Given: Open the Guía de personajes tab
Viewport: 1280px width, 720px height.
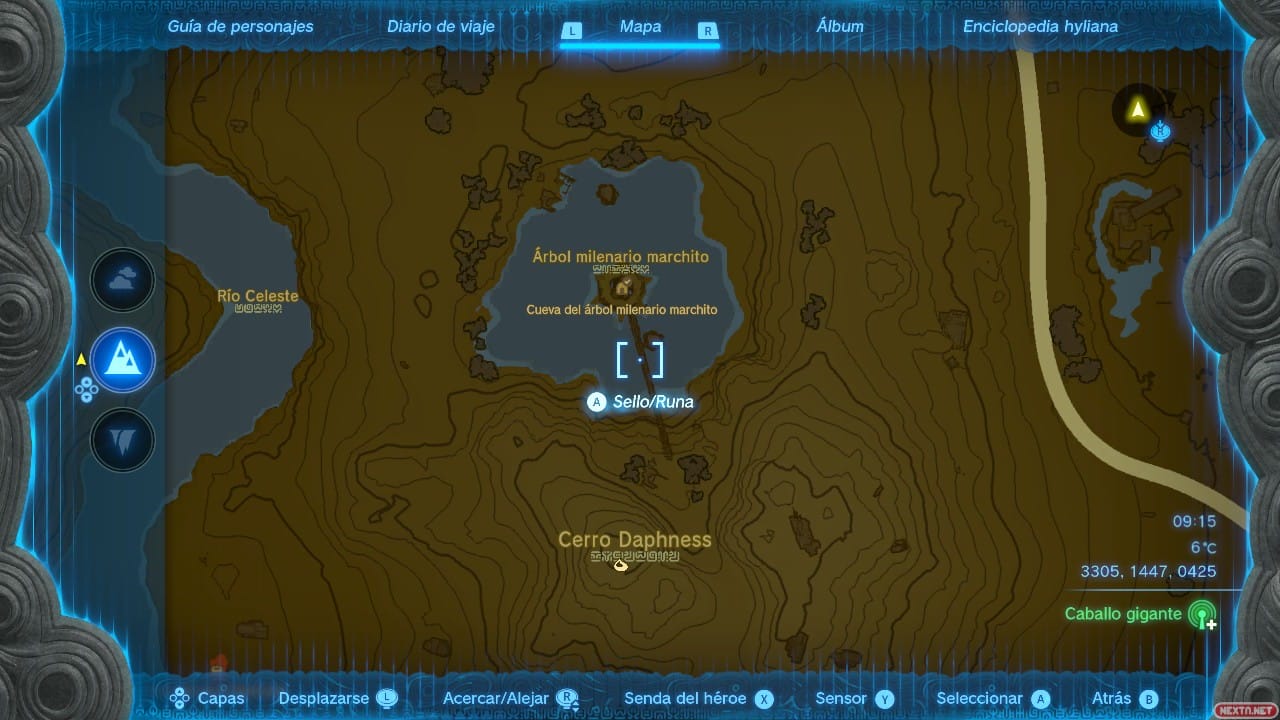Looking at the screenshot, I should pyautogui.click(x=240, y=27).
